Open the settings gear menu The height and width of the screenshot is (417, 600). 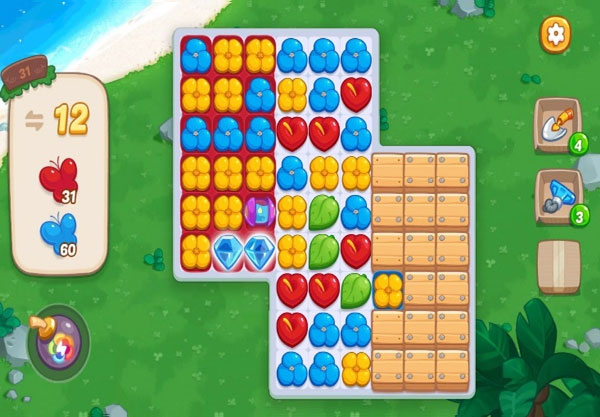point(555,34)
